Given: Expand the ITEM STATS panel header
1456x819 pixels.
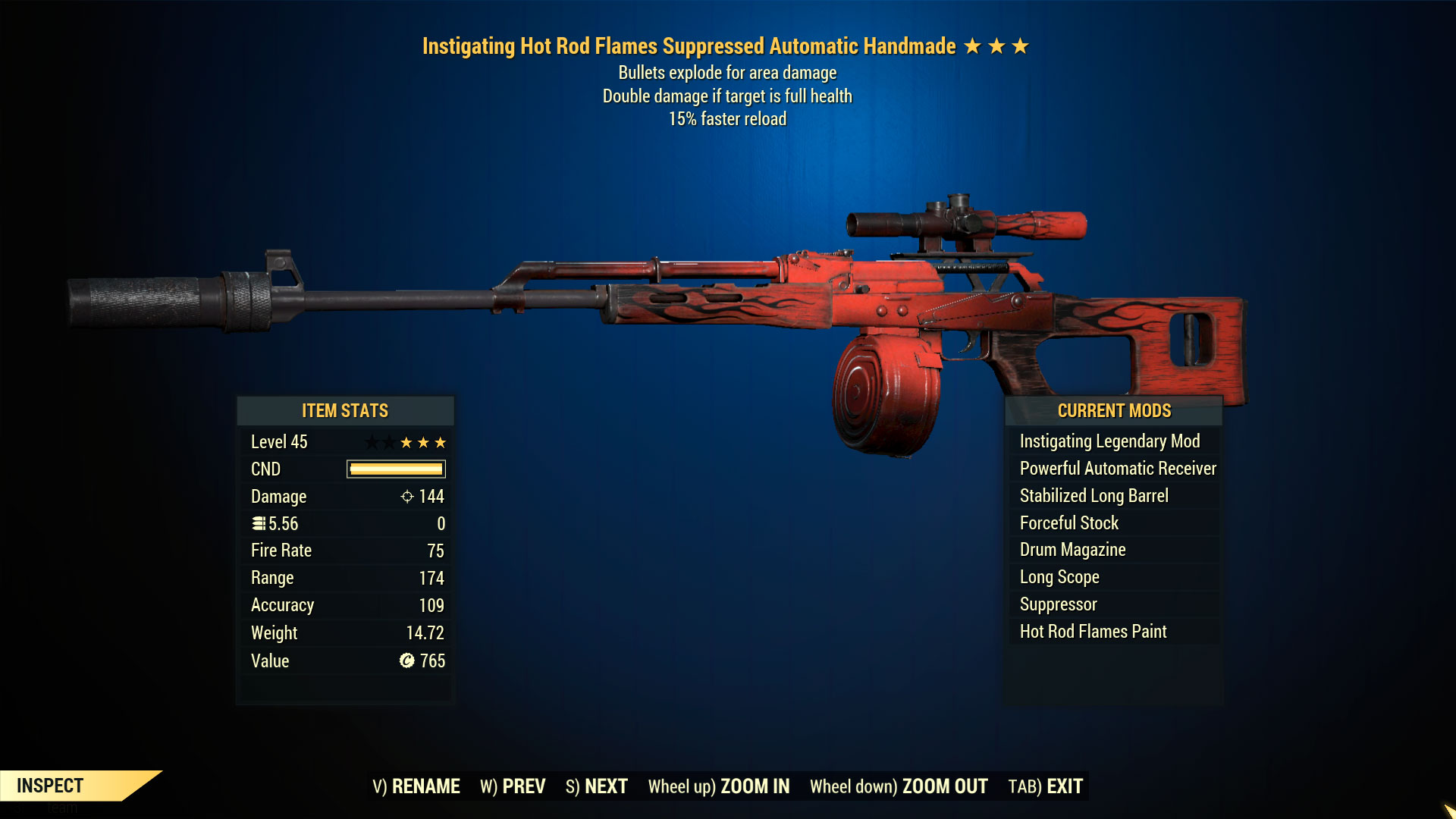Looking at the screenshot, I should click(x=345, y=411).
